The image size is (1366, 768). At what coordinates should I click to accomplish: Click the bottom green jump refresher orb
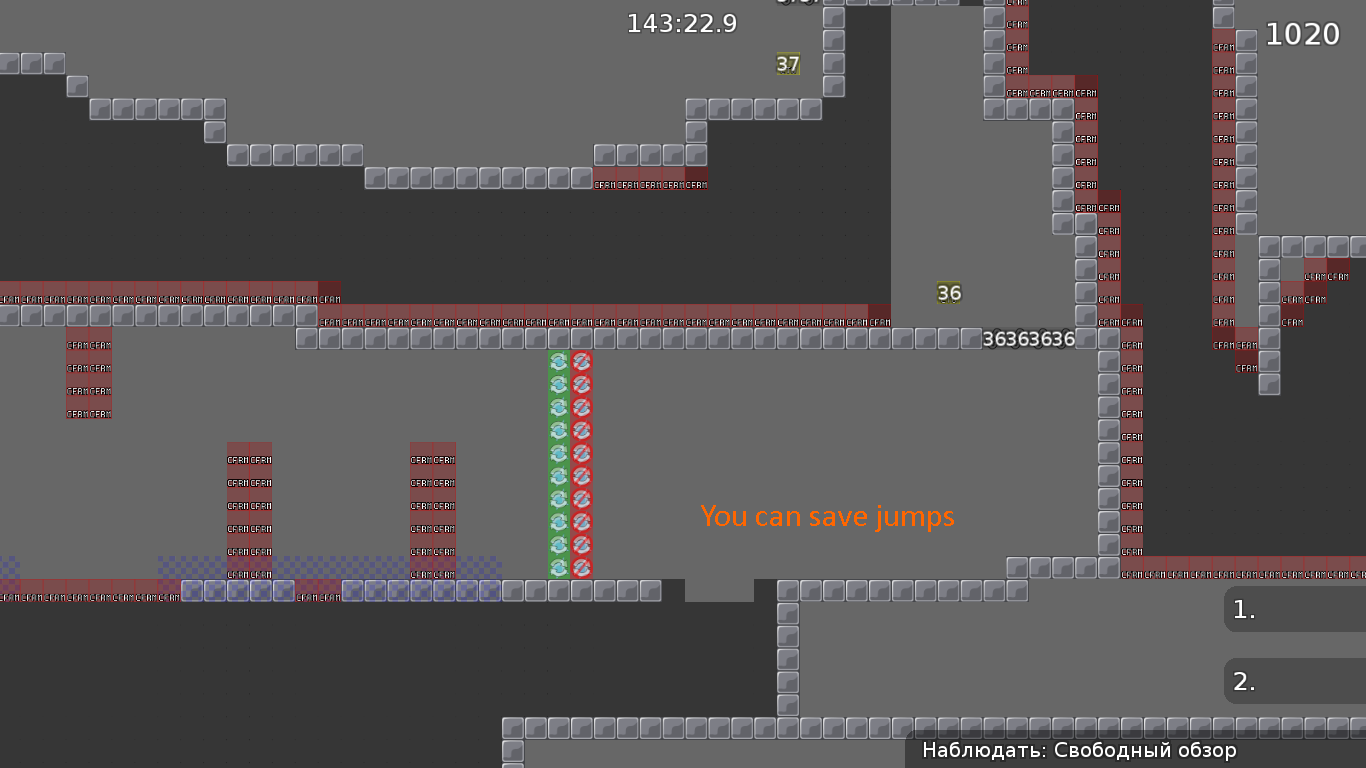(x=558, y=568)
